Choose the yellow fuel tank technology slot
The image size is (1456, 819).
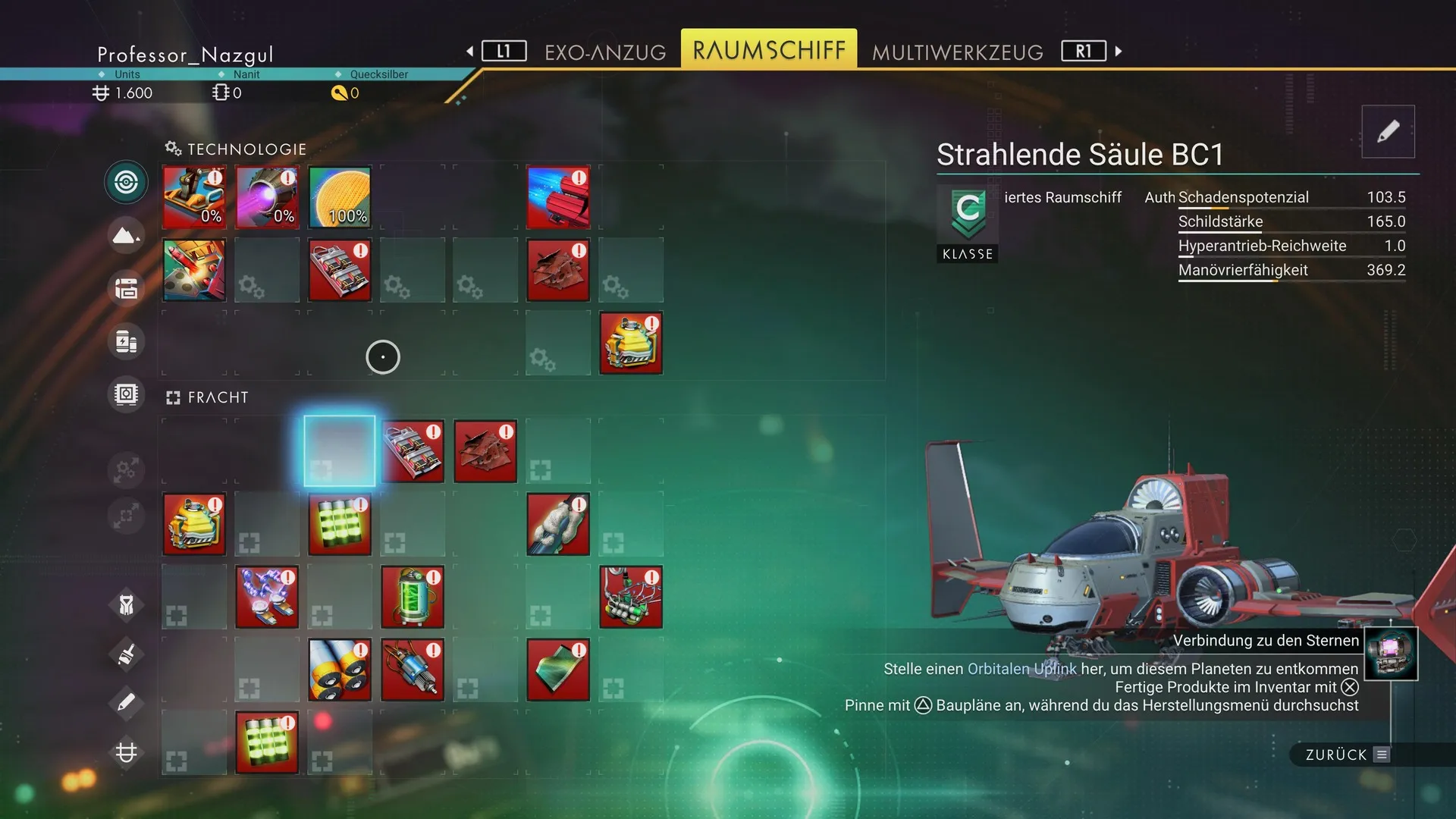pyautogui.click(x=631, y=343)
